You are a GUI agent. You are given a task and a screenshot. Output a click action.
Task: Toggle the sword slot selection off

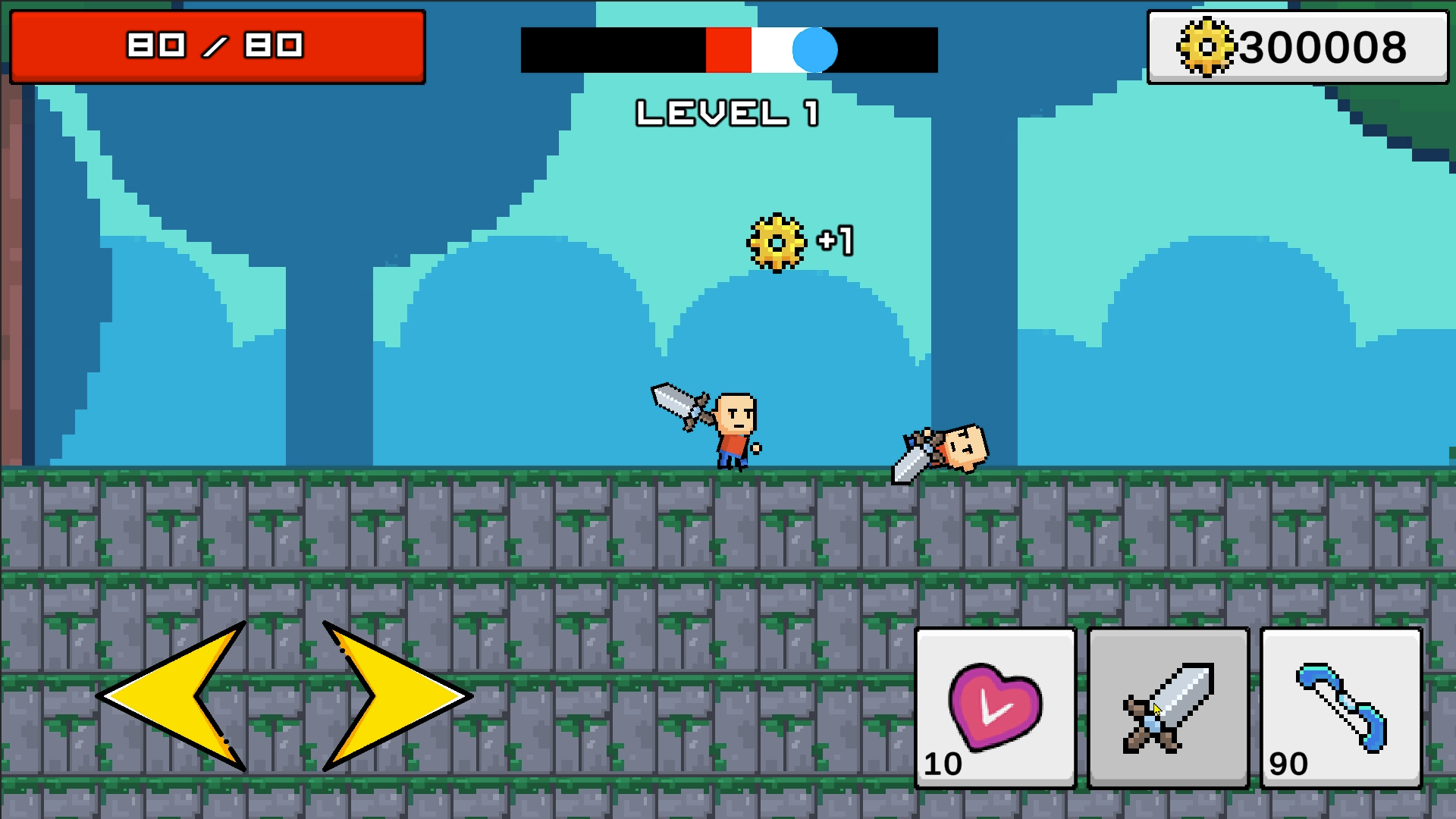click(1168, 709)
